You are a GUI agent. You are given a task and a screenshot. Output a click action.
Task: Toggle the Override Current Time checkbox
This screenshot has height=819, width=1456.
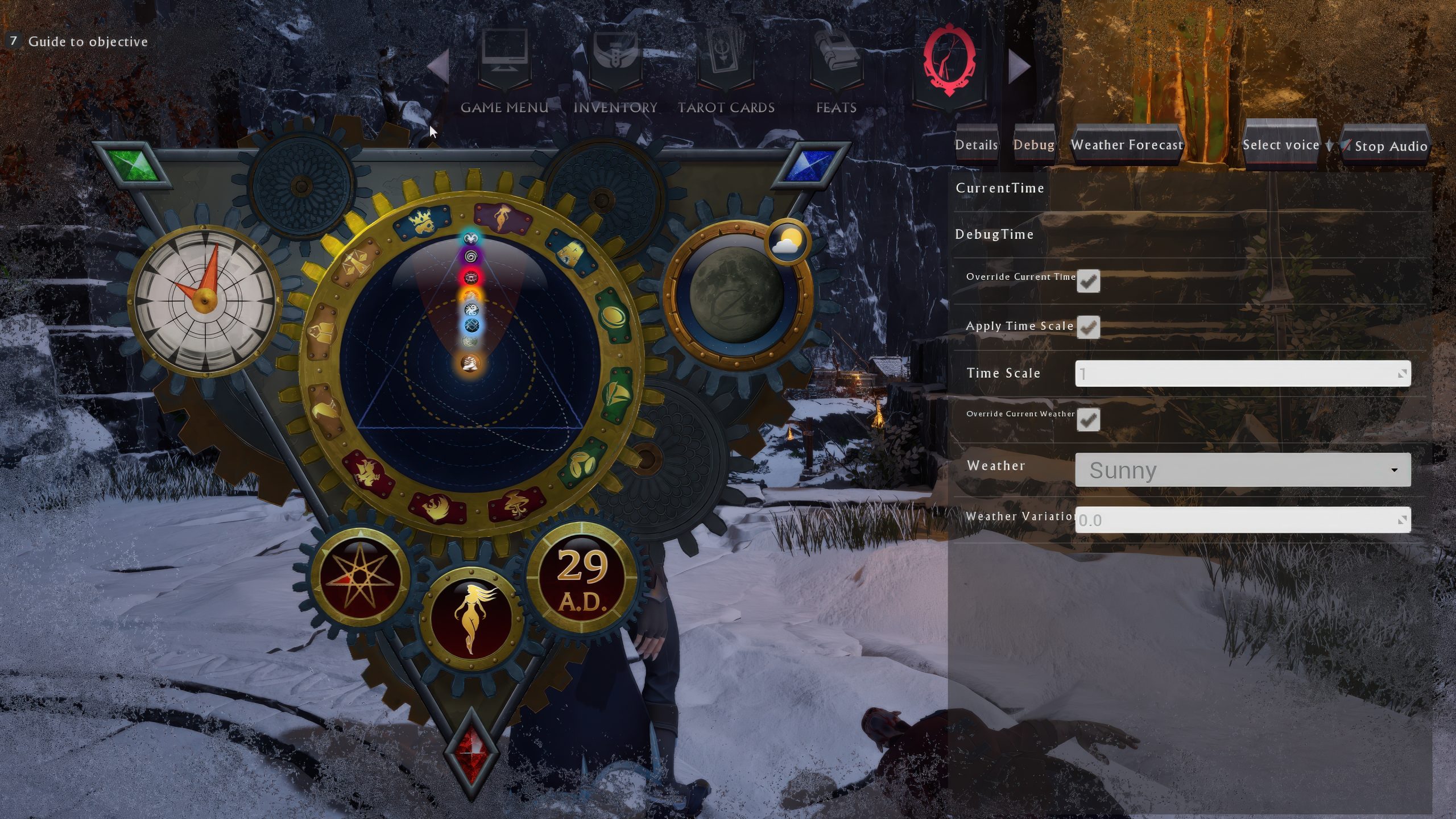[x=1088, y=282]
